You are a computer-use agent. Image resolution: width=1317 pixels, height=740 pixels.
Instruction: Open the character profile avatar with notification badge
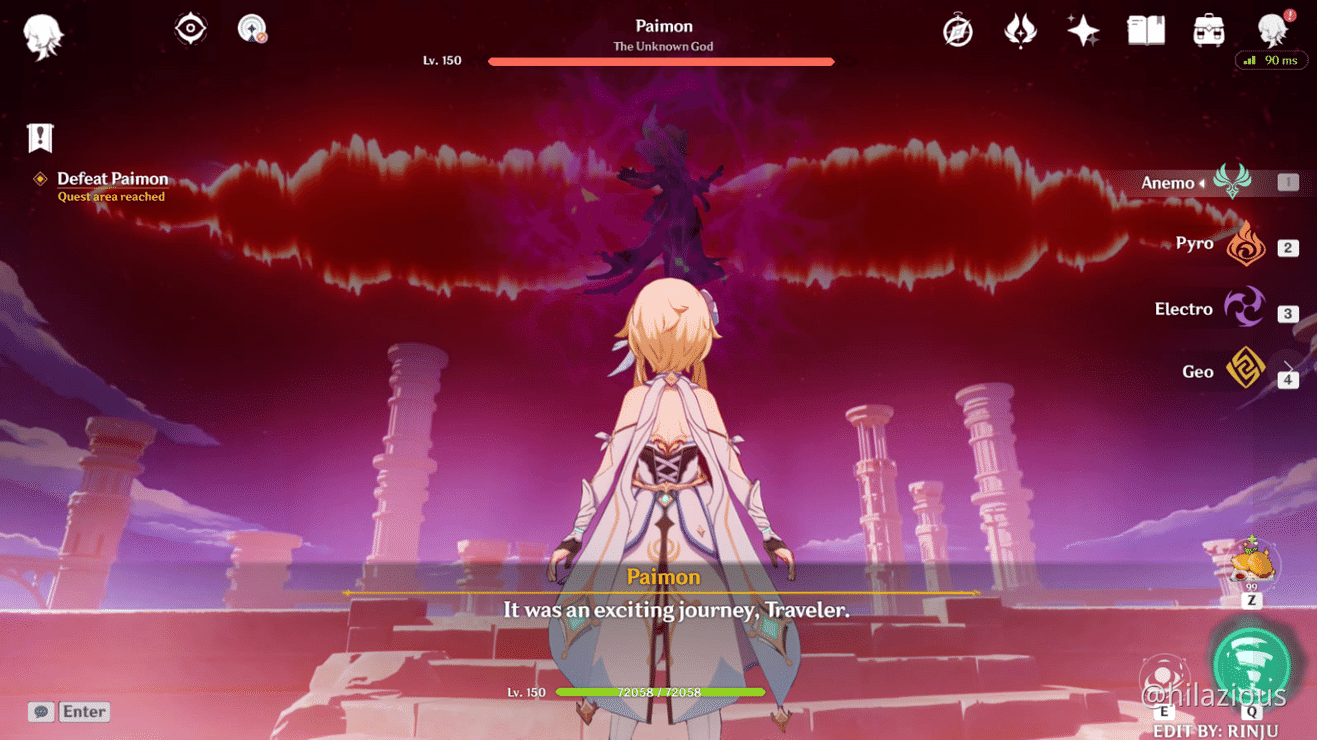pos(1272,30)
